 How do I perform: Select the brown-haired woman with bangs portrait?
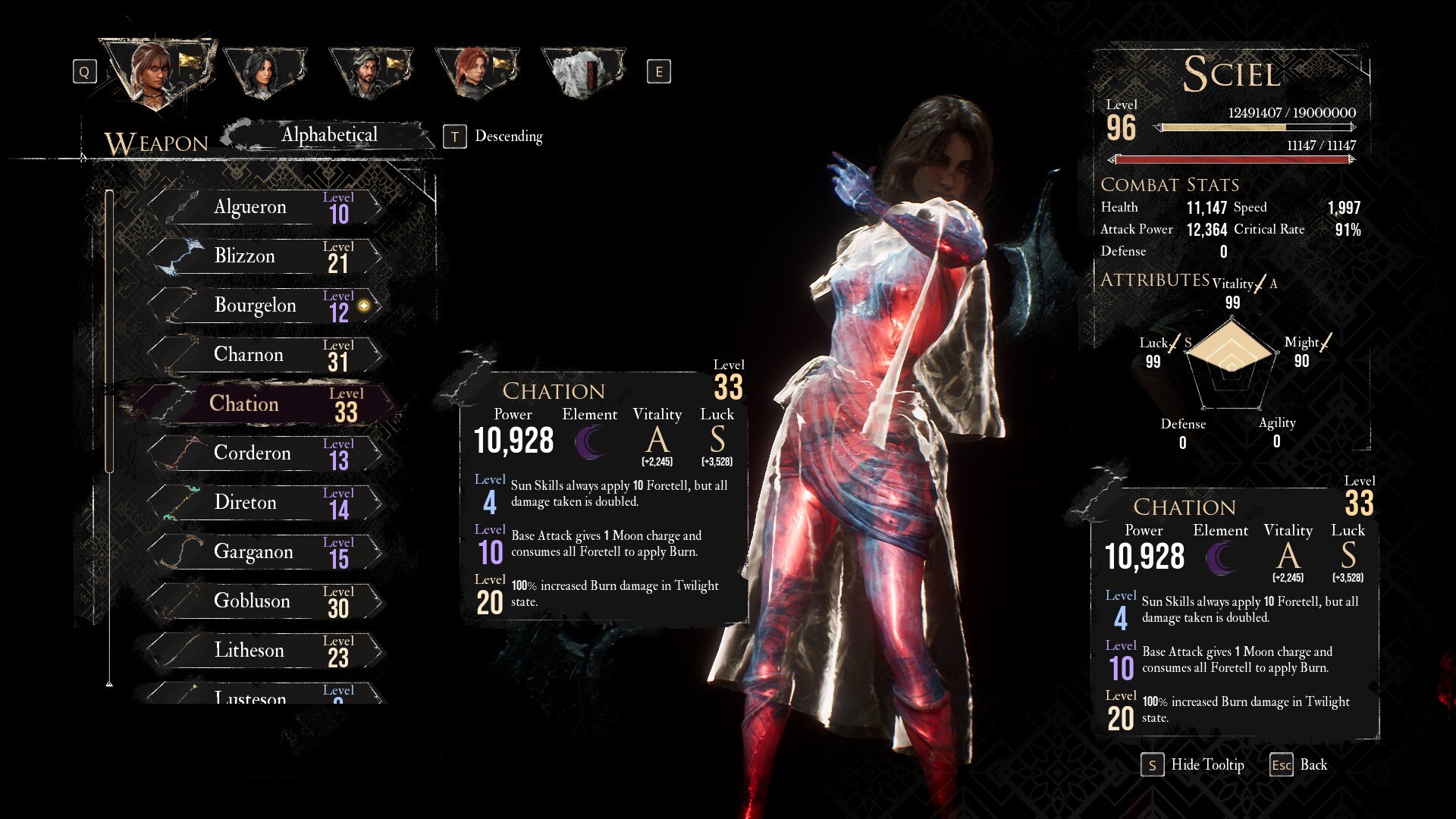(155, 72)
